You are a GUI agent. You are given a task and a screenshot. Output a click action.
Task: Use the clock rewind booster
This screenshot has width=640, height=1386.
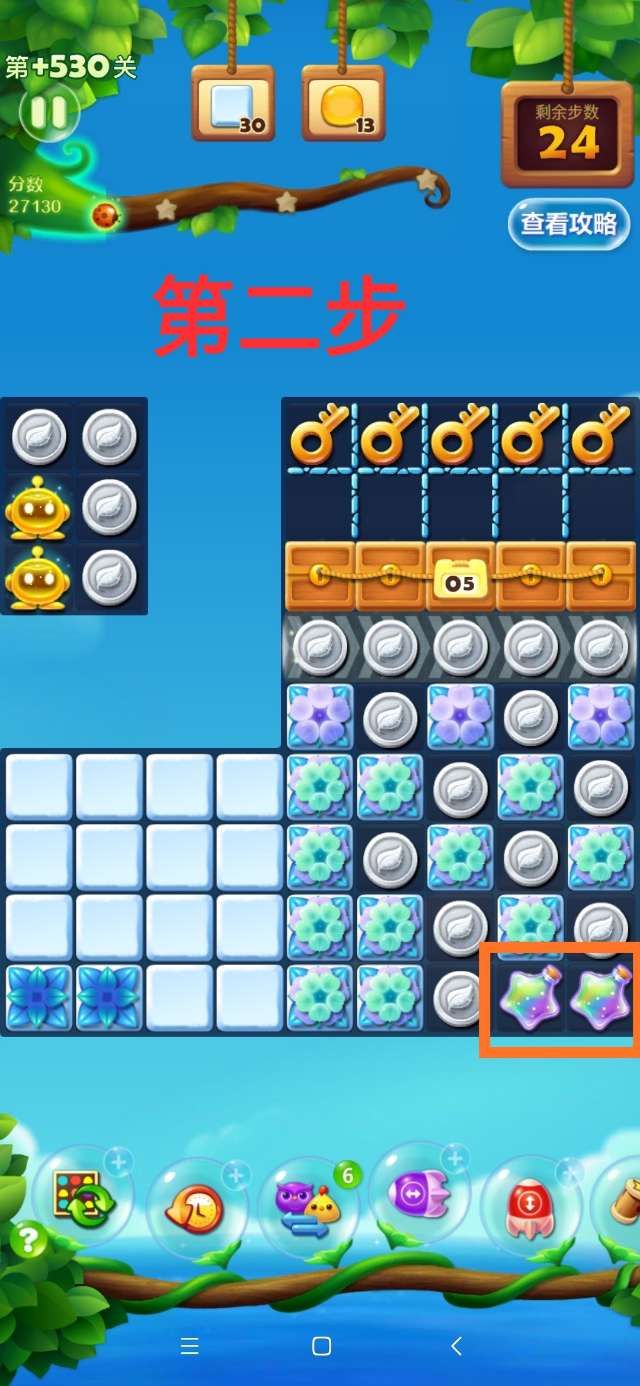tap(196, 1208)
